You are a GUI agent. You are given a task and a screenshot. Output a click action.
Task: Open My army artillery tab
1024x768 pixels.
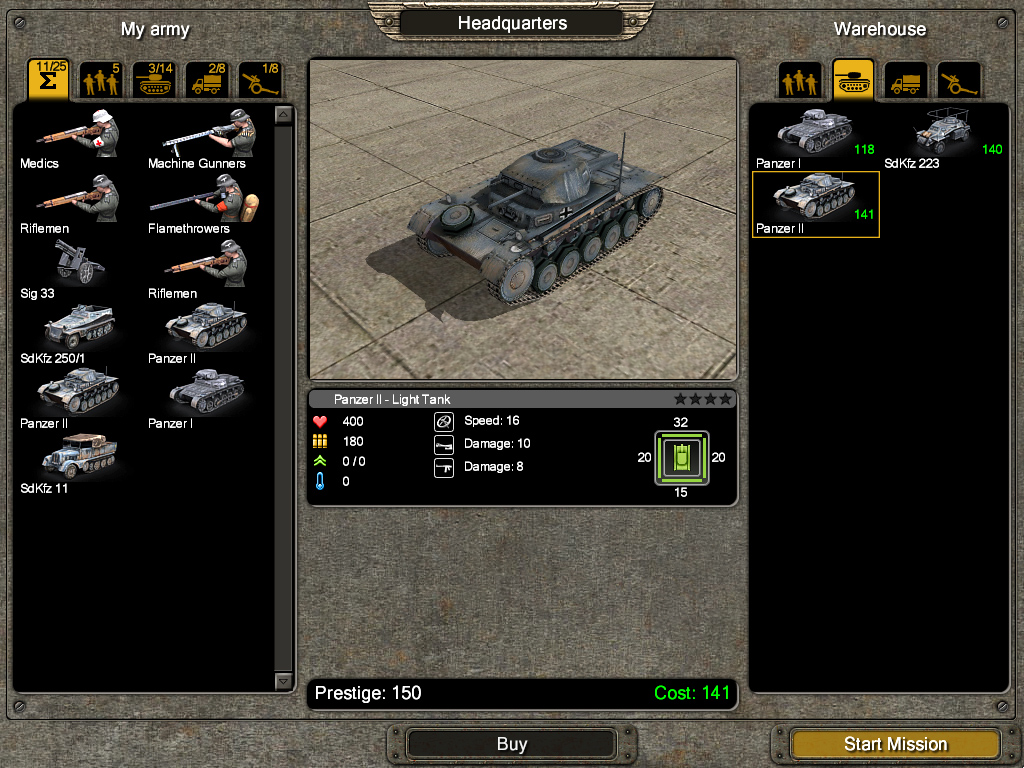point(260,80)
